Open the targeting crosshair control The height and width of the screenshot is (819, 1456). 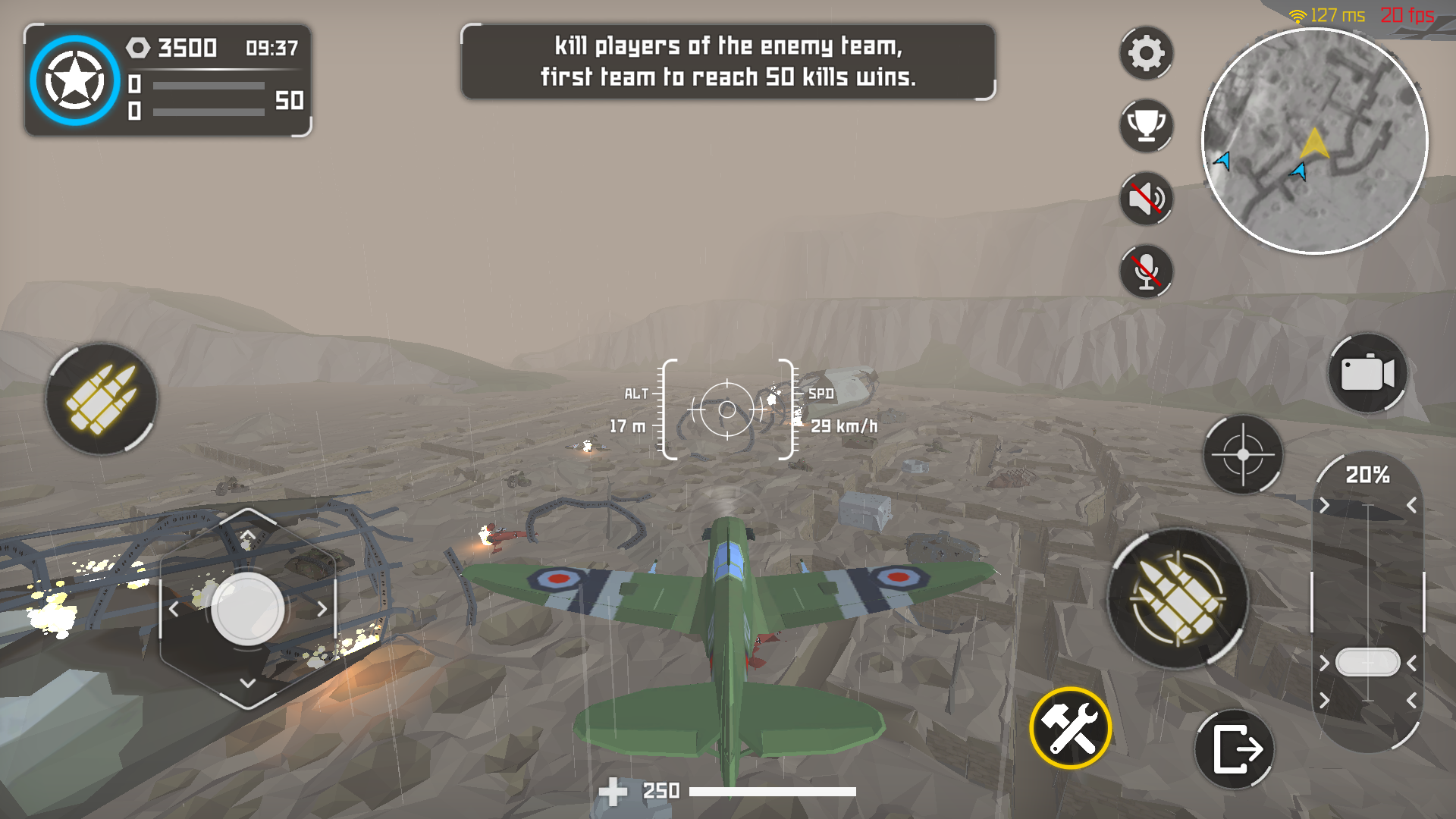(1241, 455)
